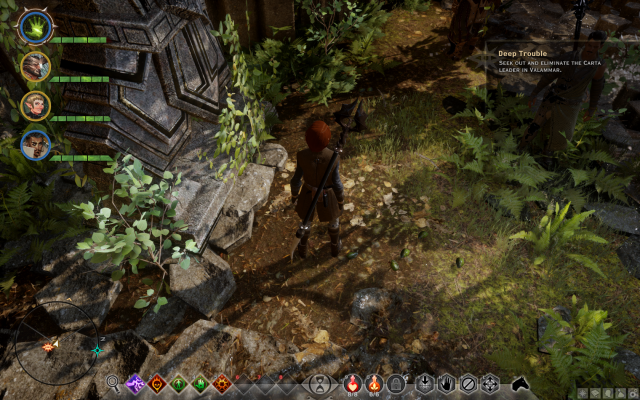This screenshot has height=400, width=640.
Task: Click the hourglass tactical pause icon
Action: pos(319,383)
